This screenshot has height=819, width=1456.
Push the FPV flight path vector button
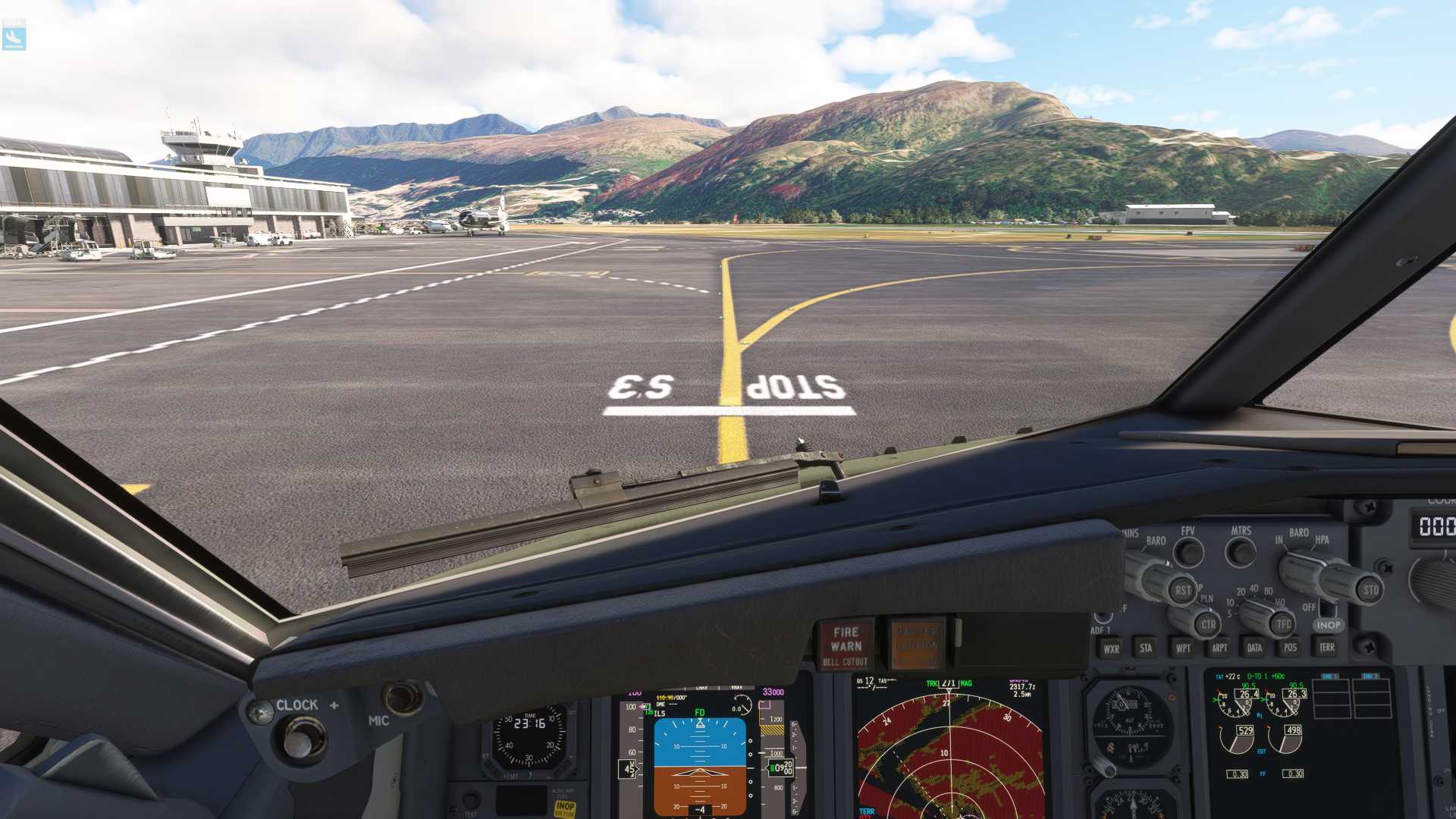click(x=1188, y=552)
